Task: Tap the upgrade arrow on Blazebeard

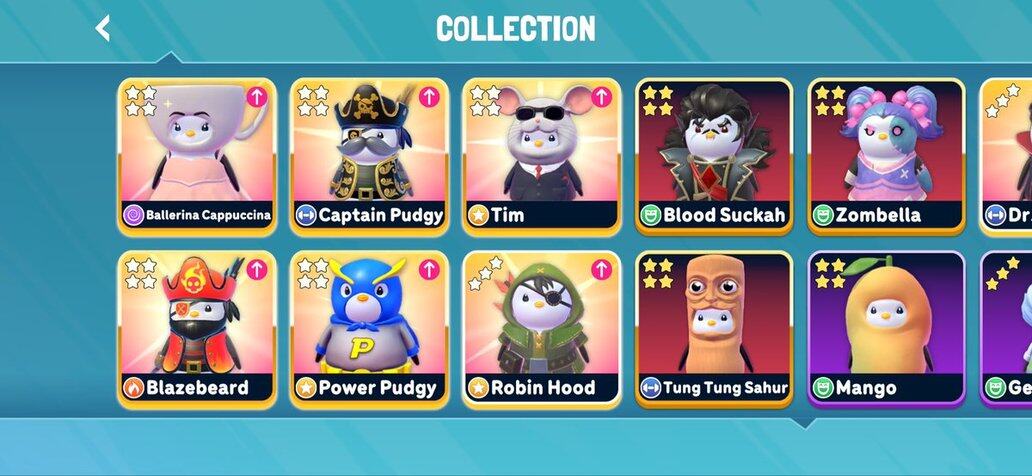Action: (257, 270)
